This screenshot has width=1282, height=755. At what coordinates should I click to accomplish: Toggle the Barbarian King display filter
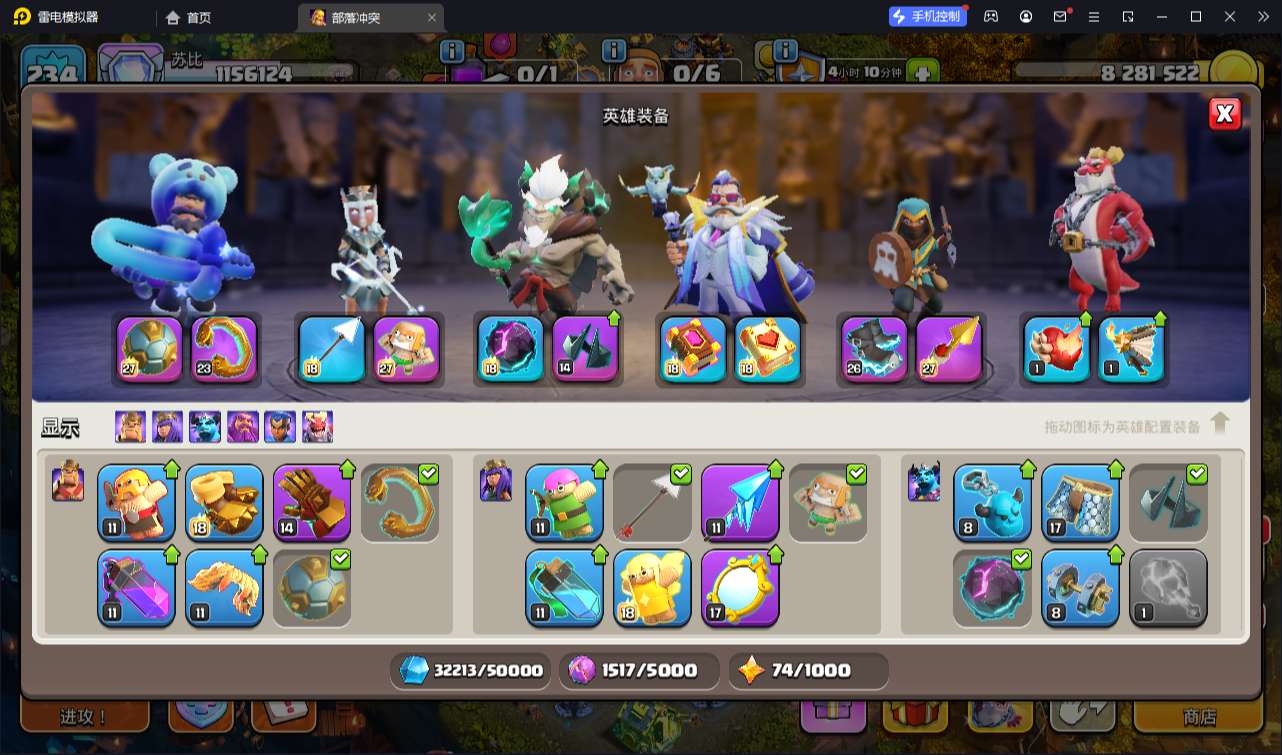[130, 427]
